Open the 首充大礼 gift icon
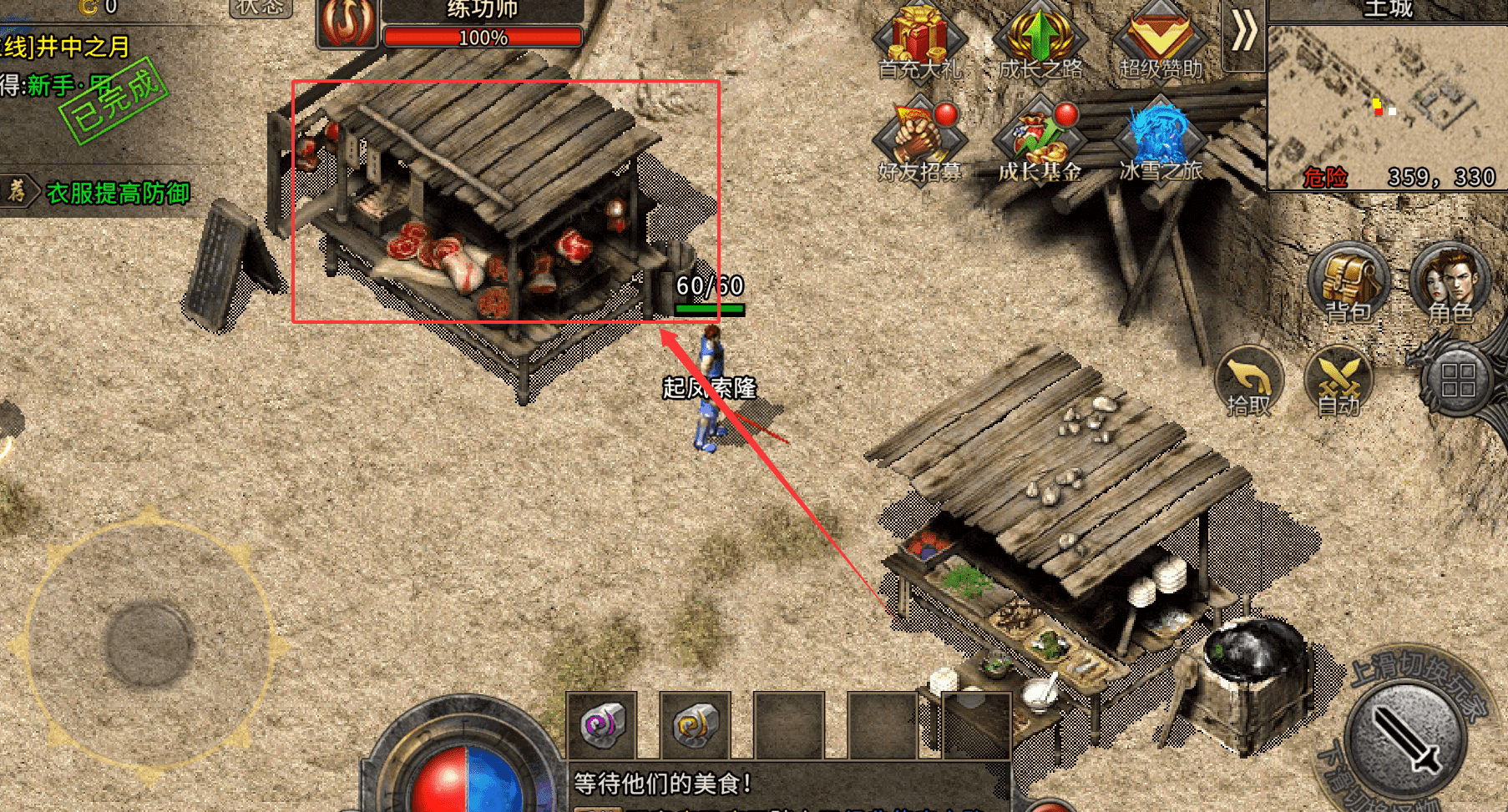Image resolution: width=1508 pixels, height=812 pixels. pos(919,40)
